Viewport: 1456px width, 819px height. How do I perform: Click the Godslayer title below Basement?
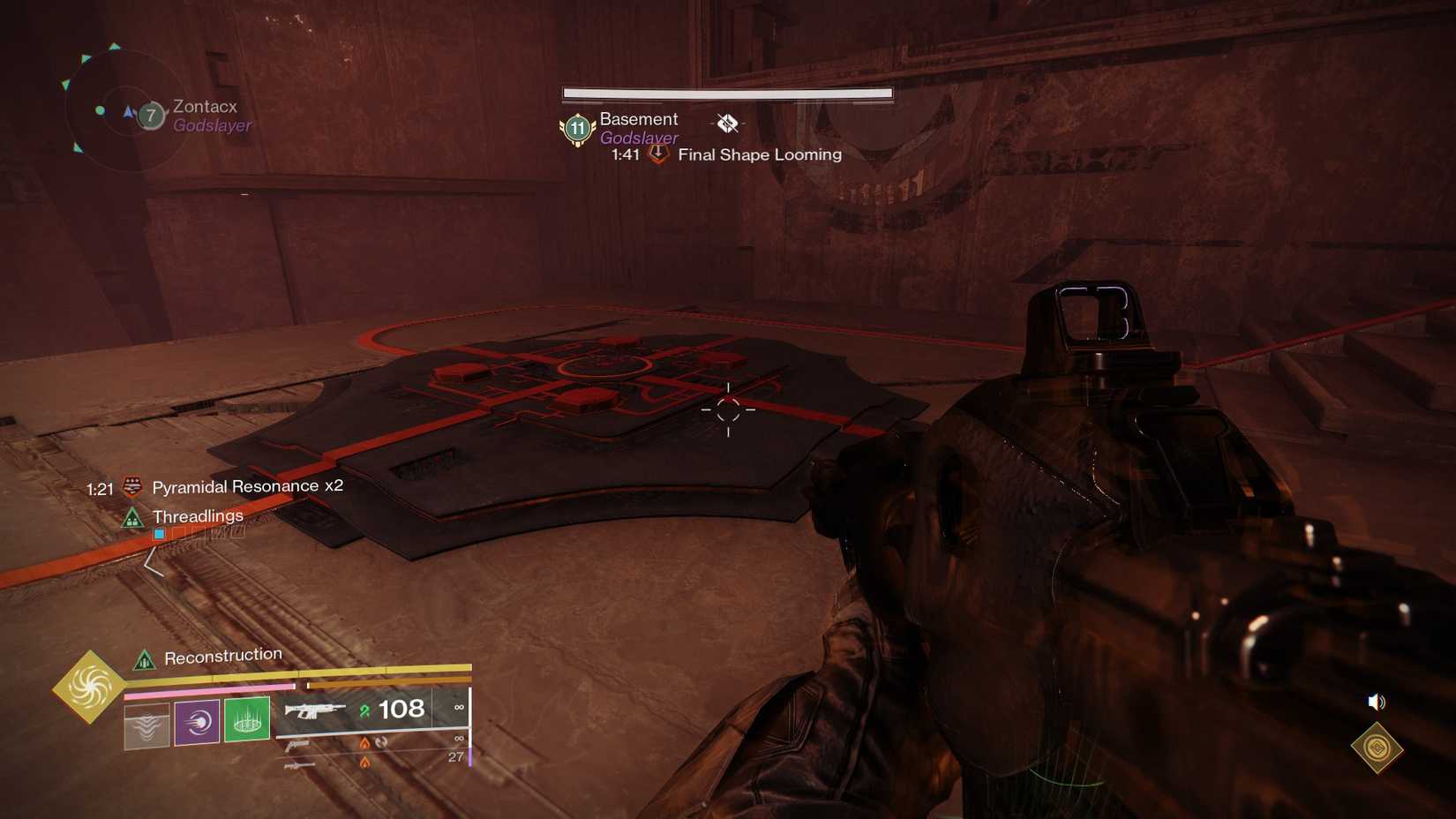pos(638,138)
